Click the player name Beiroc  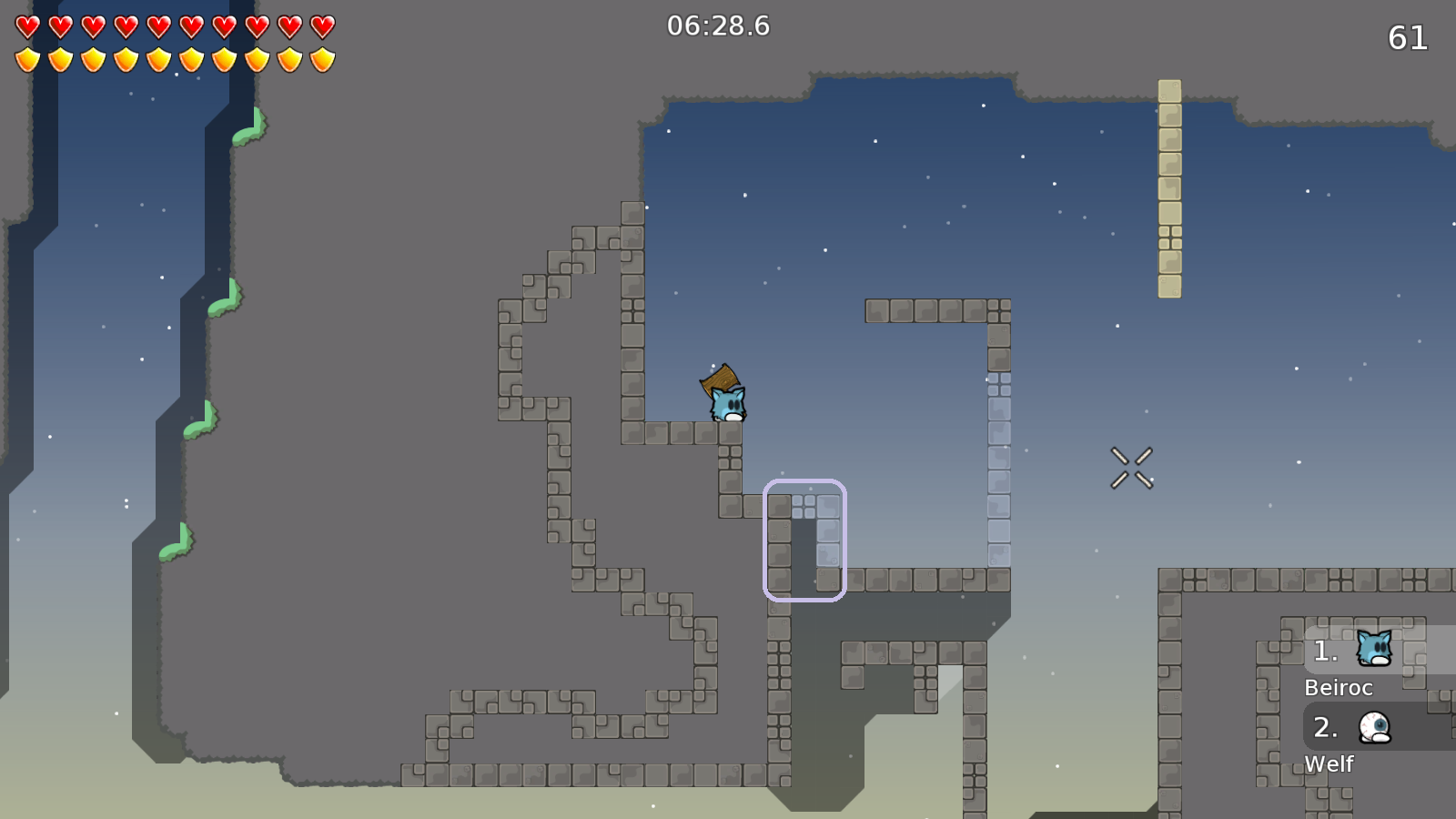[1338, 688]
